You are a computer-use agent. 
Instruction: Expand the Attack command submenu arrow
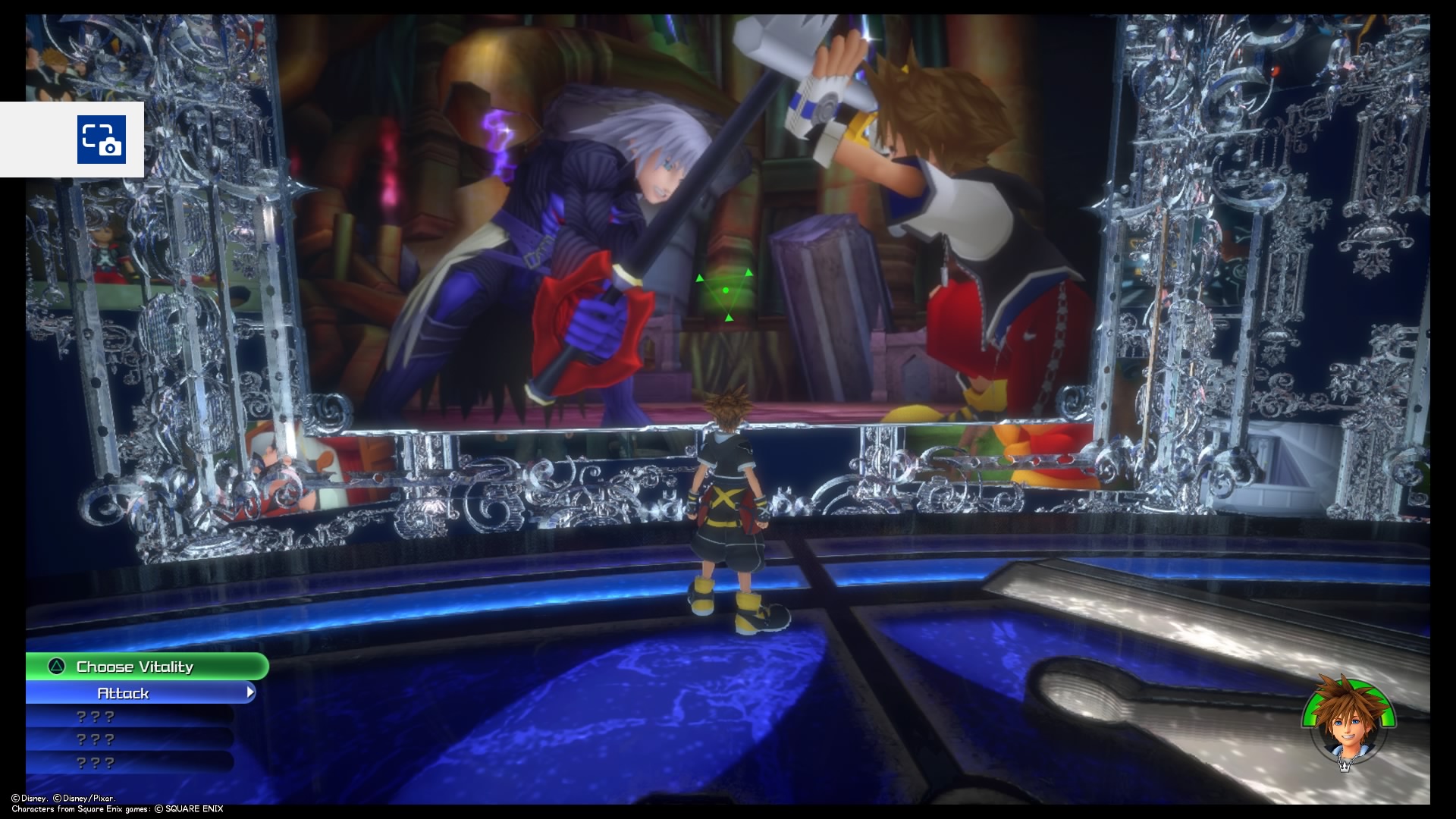[250, 692]
